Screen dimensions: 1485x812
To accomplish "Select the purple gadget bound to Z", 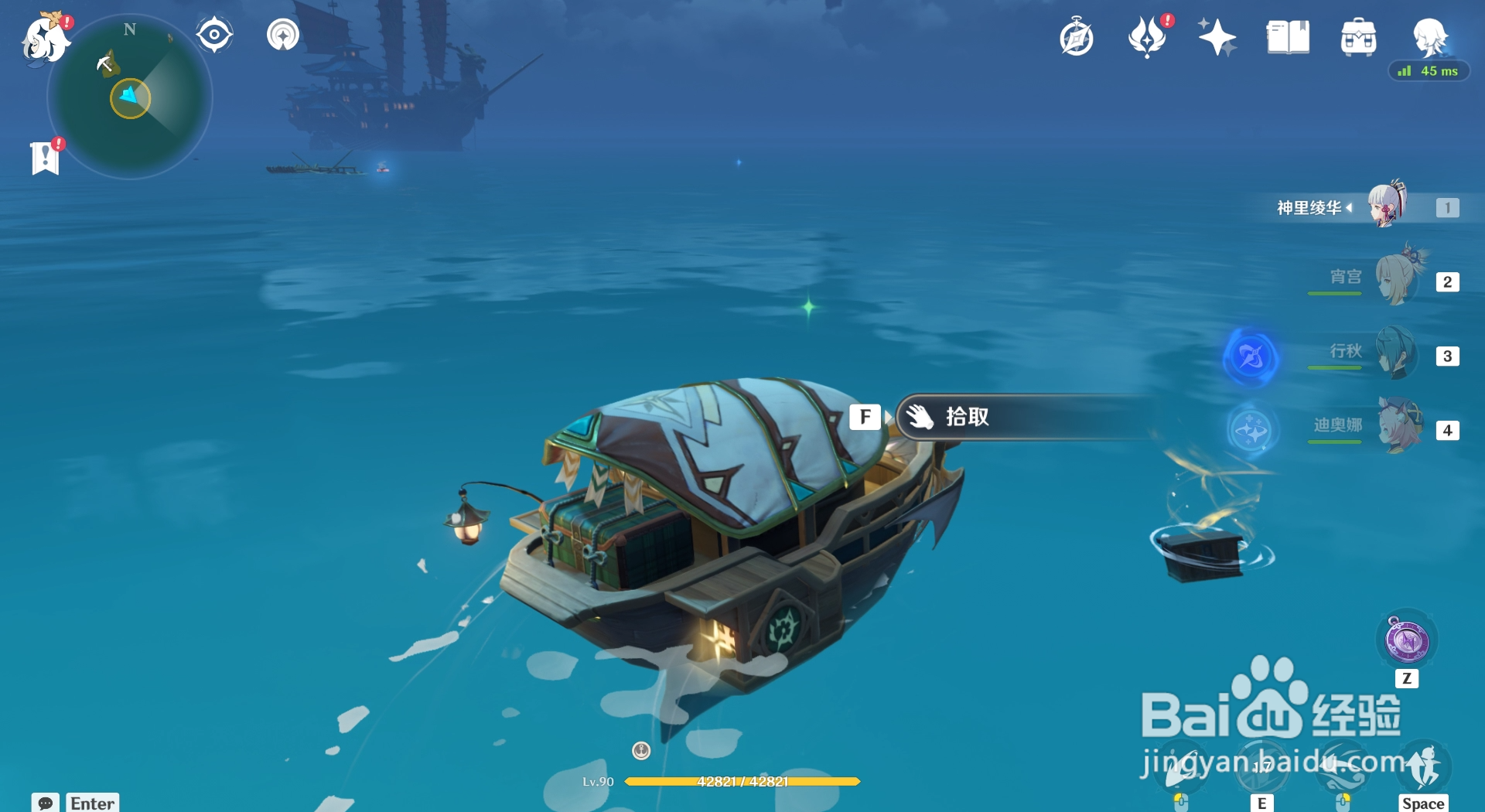I will pos(1408,640).
